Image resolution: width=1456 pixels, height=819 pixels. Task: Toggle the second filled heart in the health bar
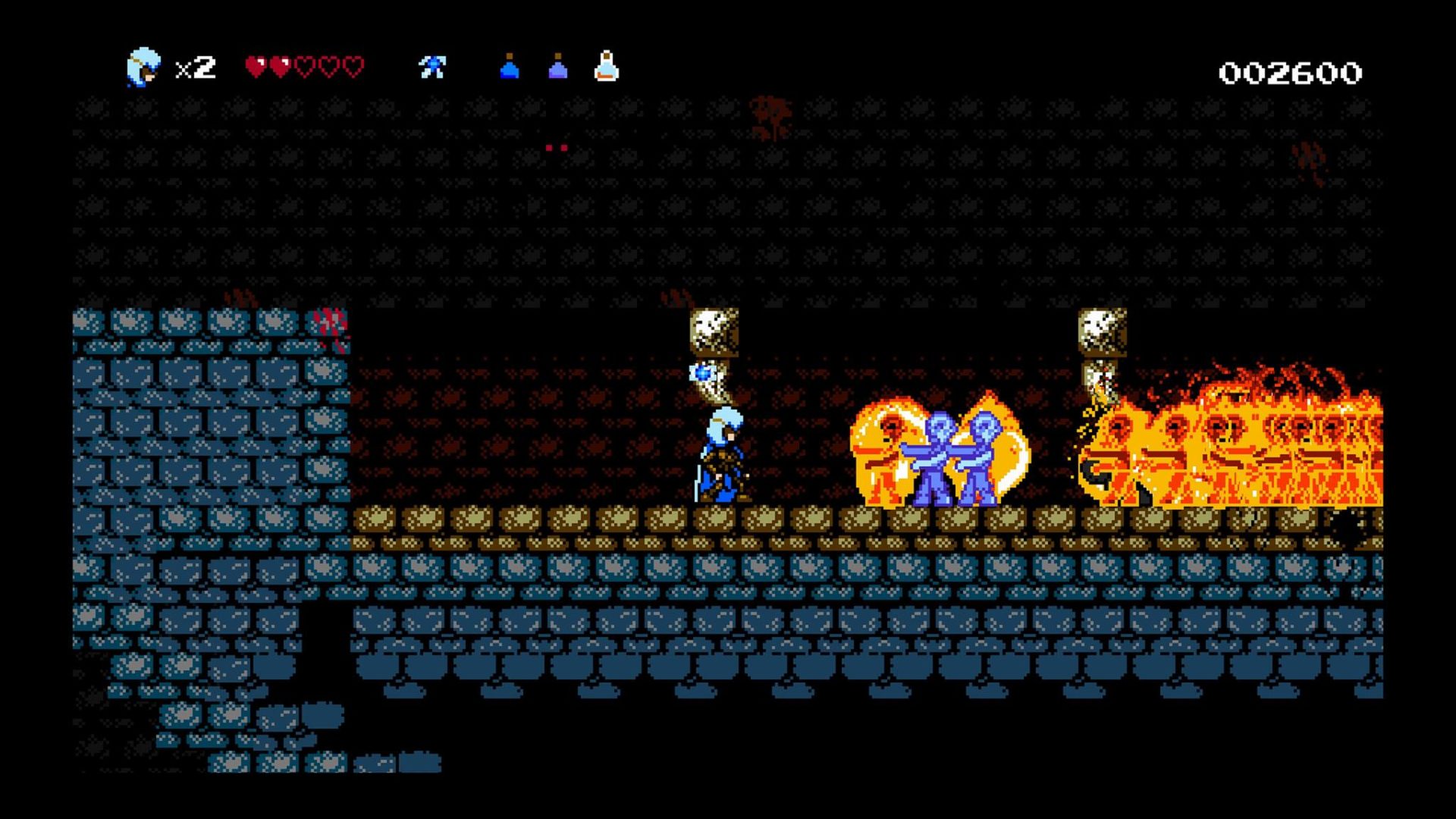point(281,66)
